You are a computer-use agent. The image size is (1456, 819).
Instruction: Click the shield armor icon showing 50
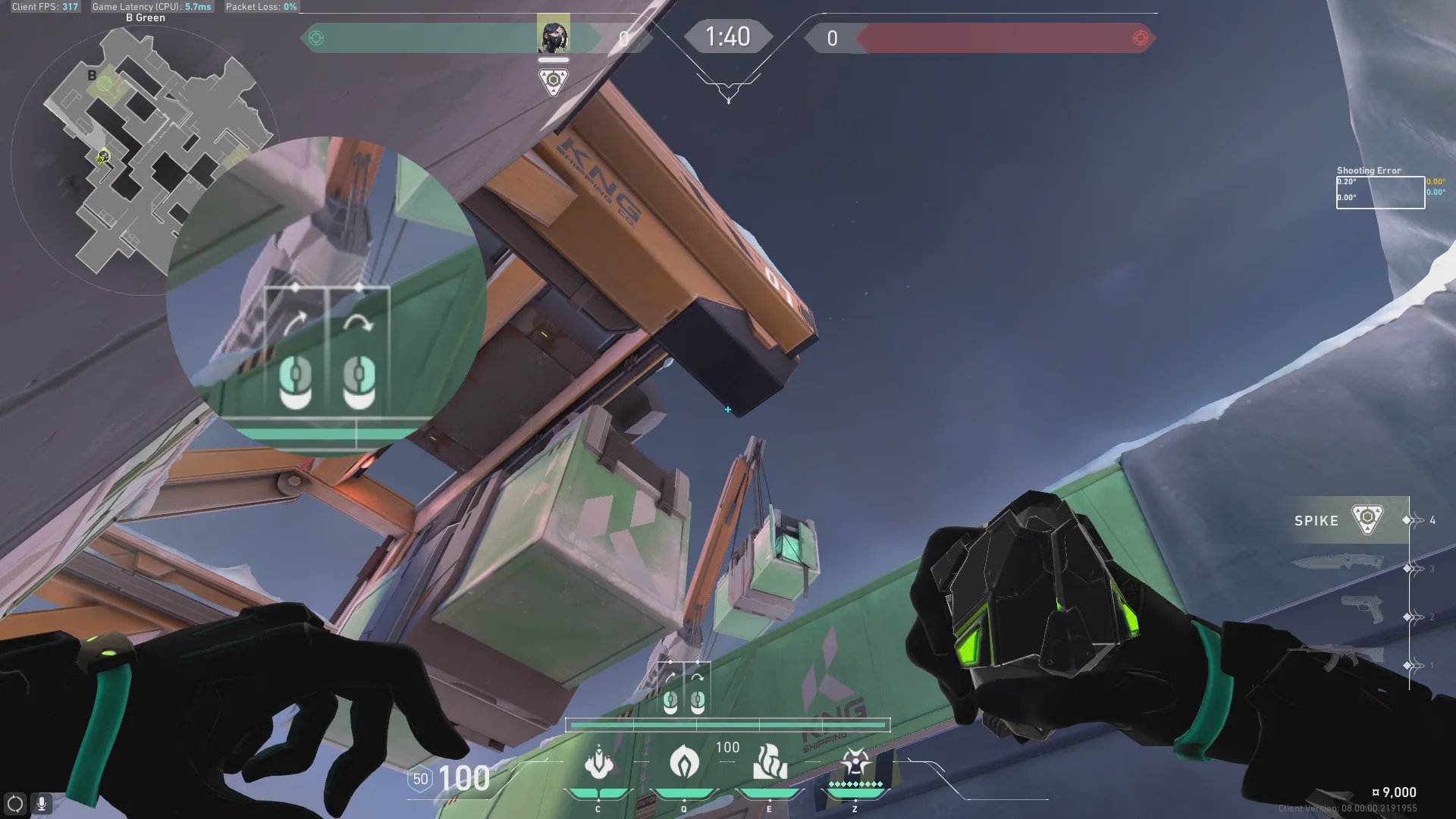pos(419,779)
